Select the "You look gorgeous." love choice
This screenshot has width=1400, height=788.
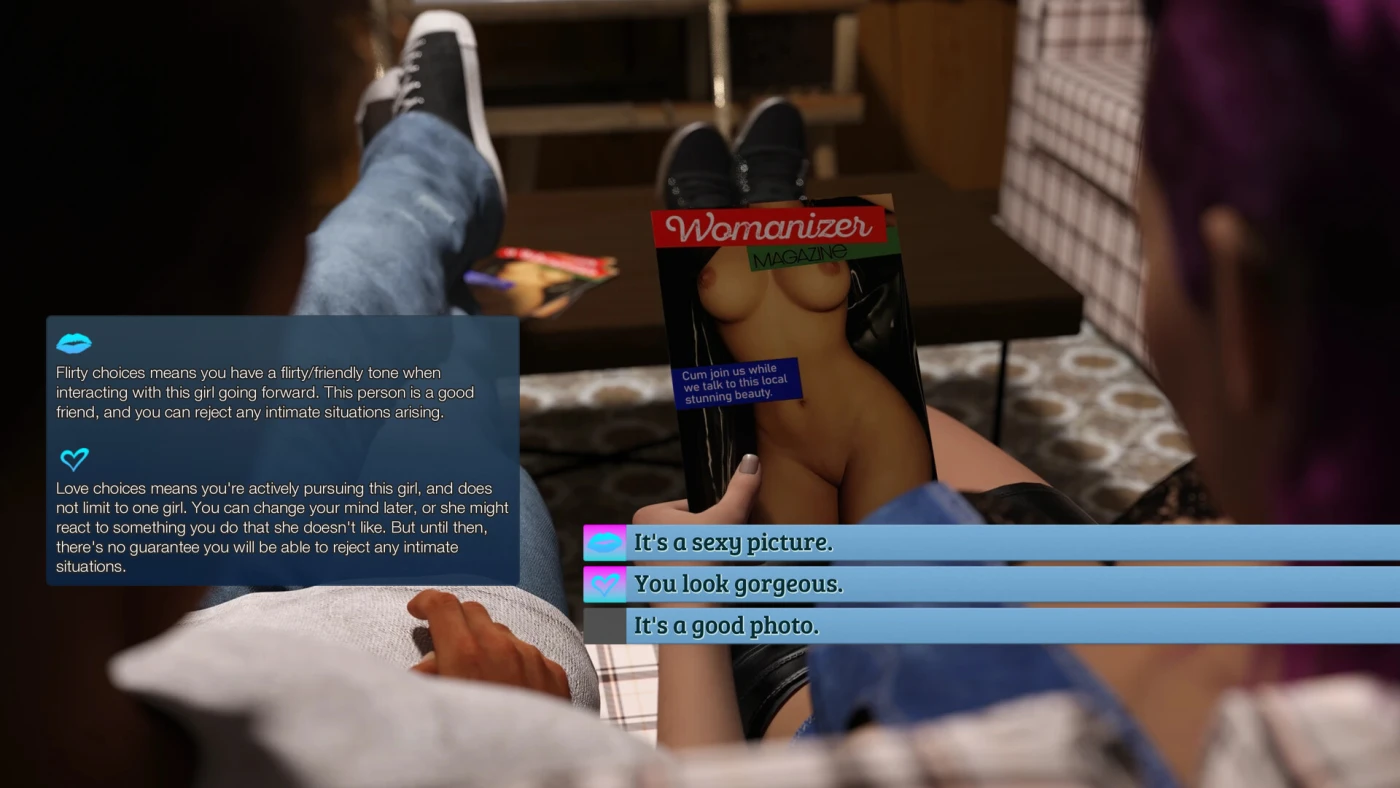pos(738,585)
